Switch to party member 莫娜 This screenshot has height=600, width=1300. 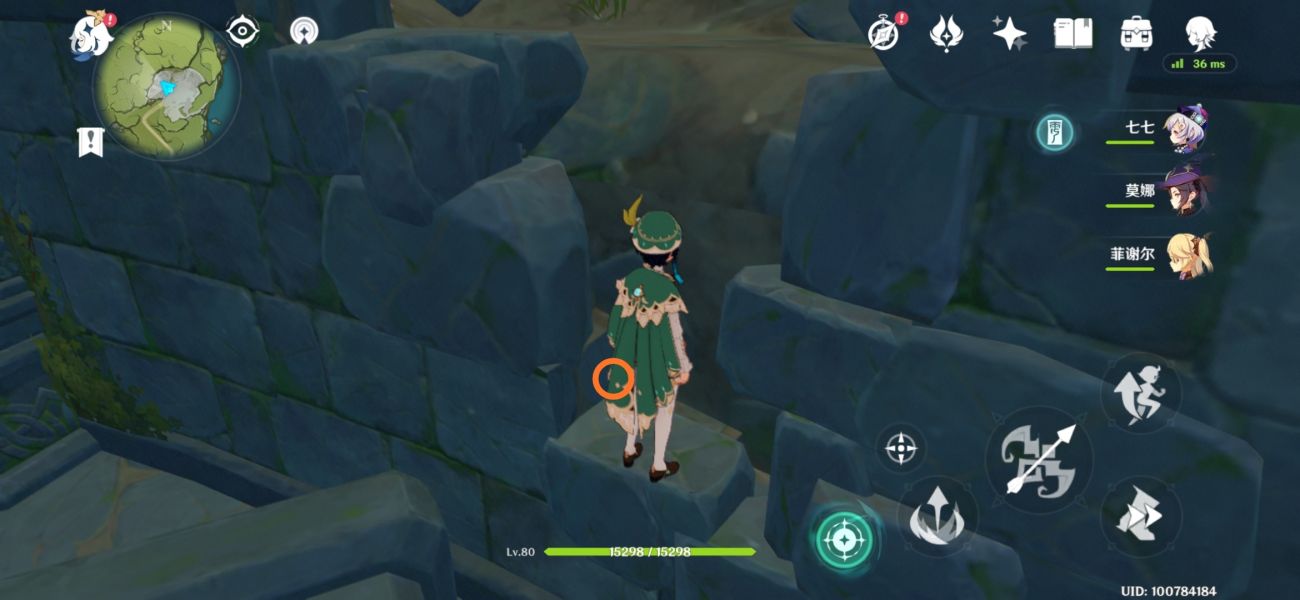tap(1186, 192)
